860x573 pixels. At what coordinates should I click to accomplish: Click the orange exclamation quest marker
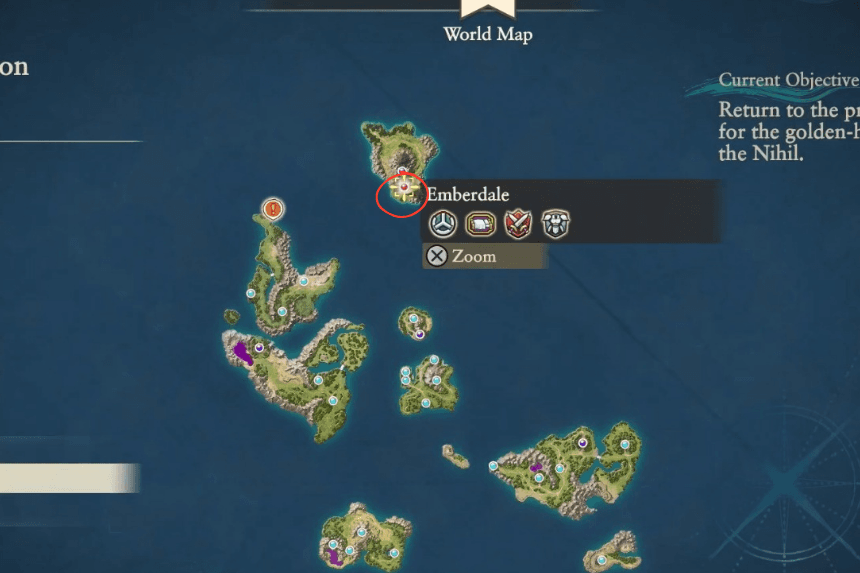point(273,209)
